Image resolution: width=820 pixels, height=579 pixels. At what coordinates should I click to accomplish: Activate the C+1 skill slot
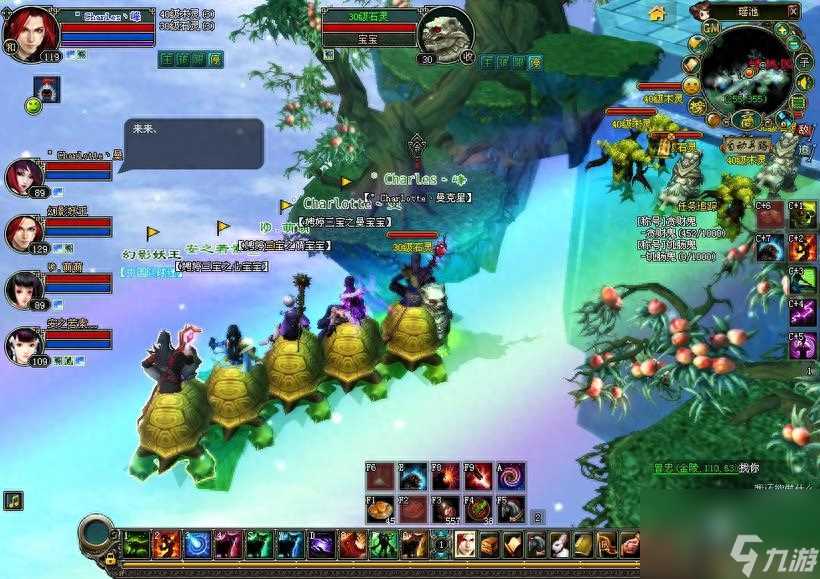(x=802, y=216)
